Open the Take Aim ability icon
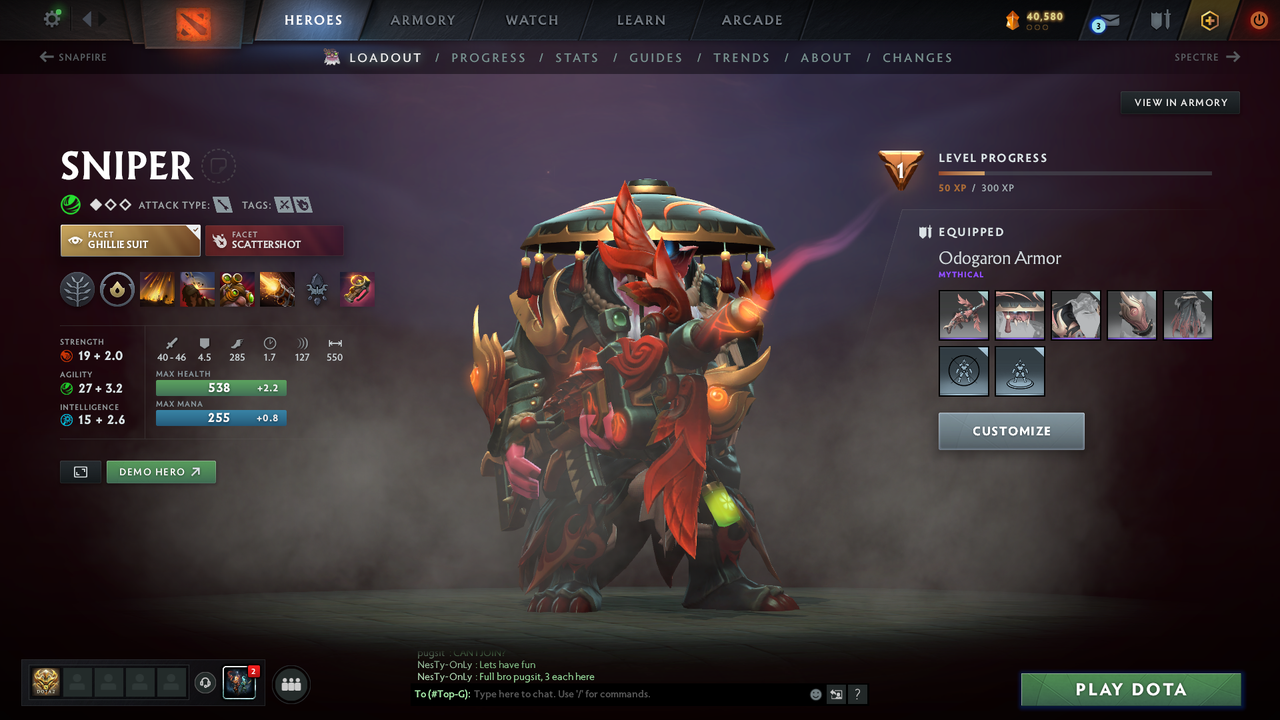This screenshot has width=1280, height=720. click(237, 290)
